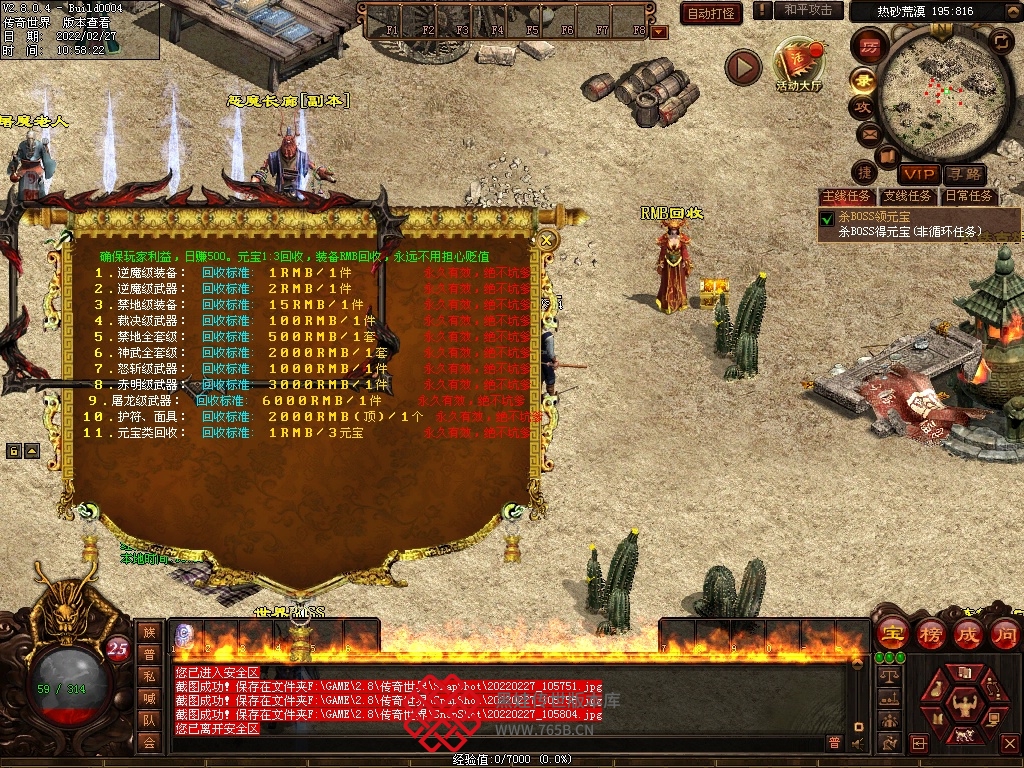Select the 杀BOSS领元宝 quest entry
The image size is (1024, 768).
tap(875, 217)
